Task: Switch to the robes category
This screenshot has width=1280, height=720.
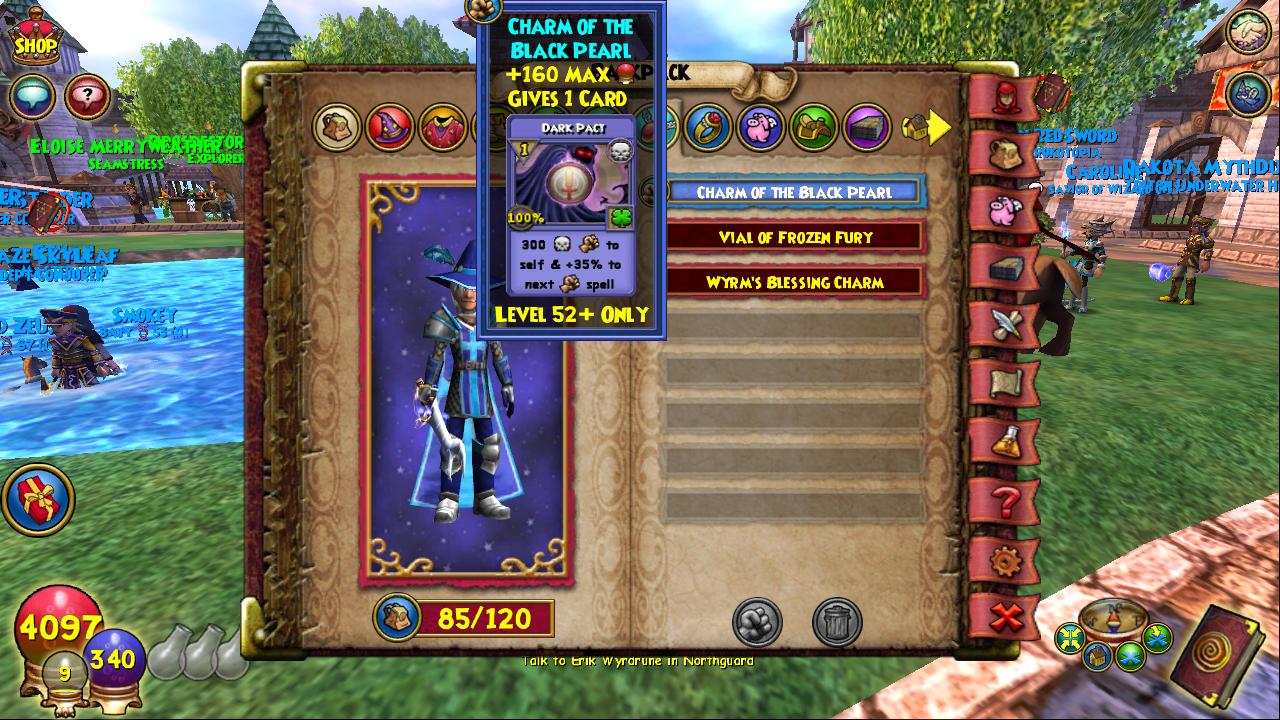Action: pos(441,127)
